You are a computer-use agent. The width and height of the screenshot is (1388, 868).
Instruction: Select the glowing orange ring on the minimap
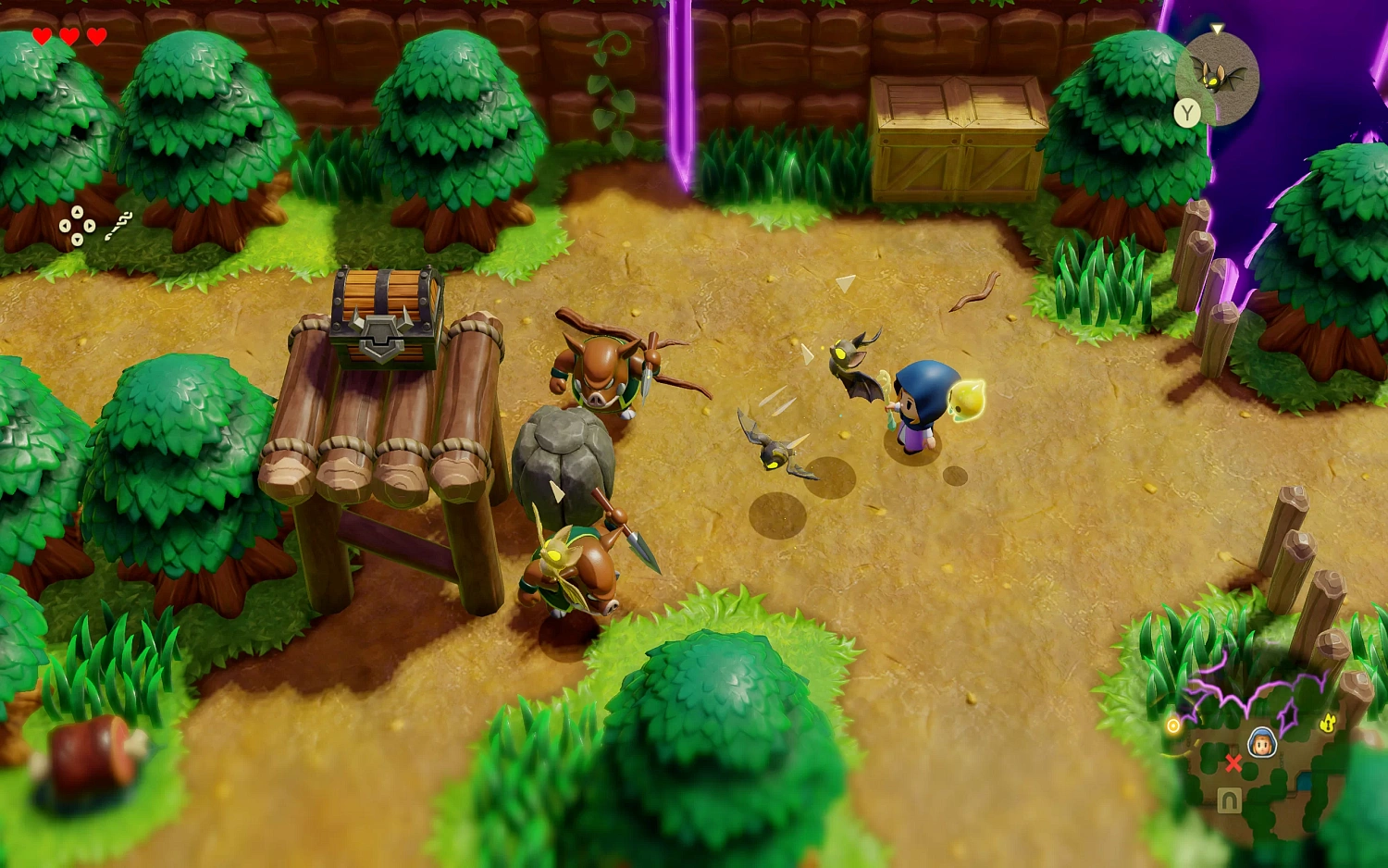tap(1172, 725)
